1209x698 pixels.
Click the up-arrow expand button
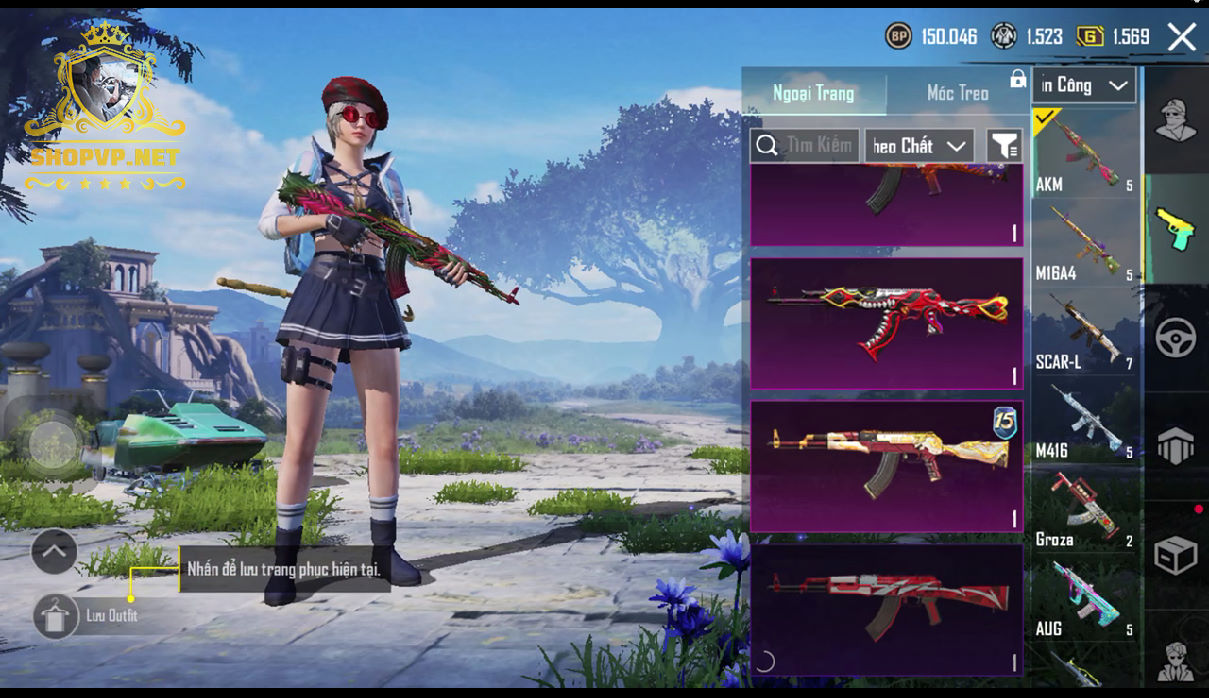point(54,551)
